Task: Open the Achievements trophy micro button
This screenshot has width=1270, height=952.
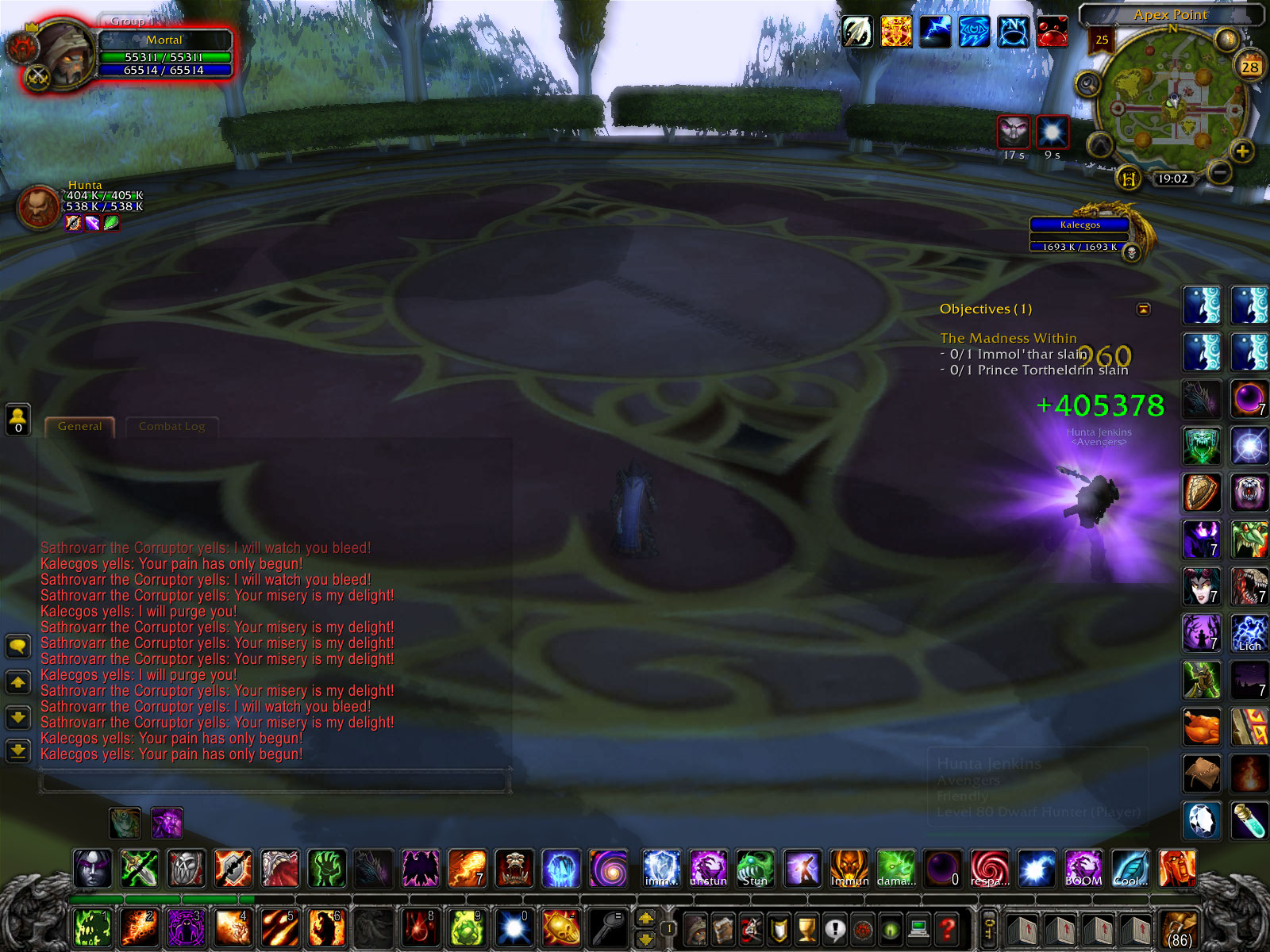Action: [x=806, y=927]
